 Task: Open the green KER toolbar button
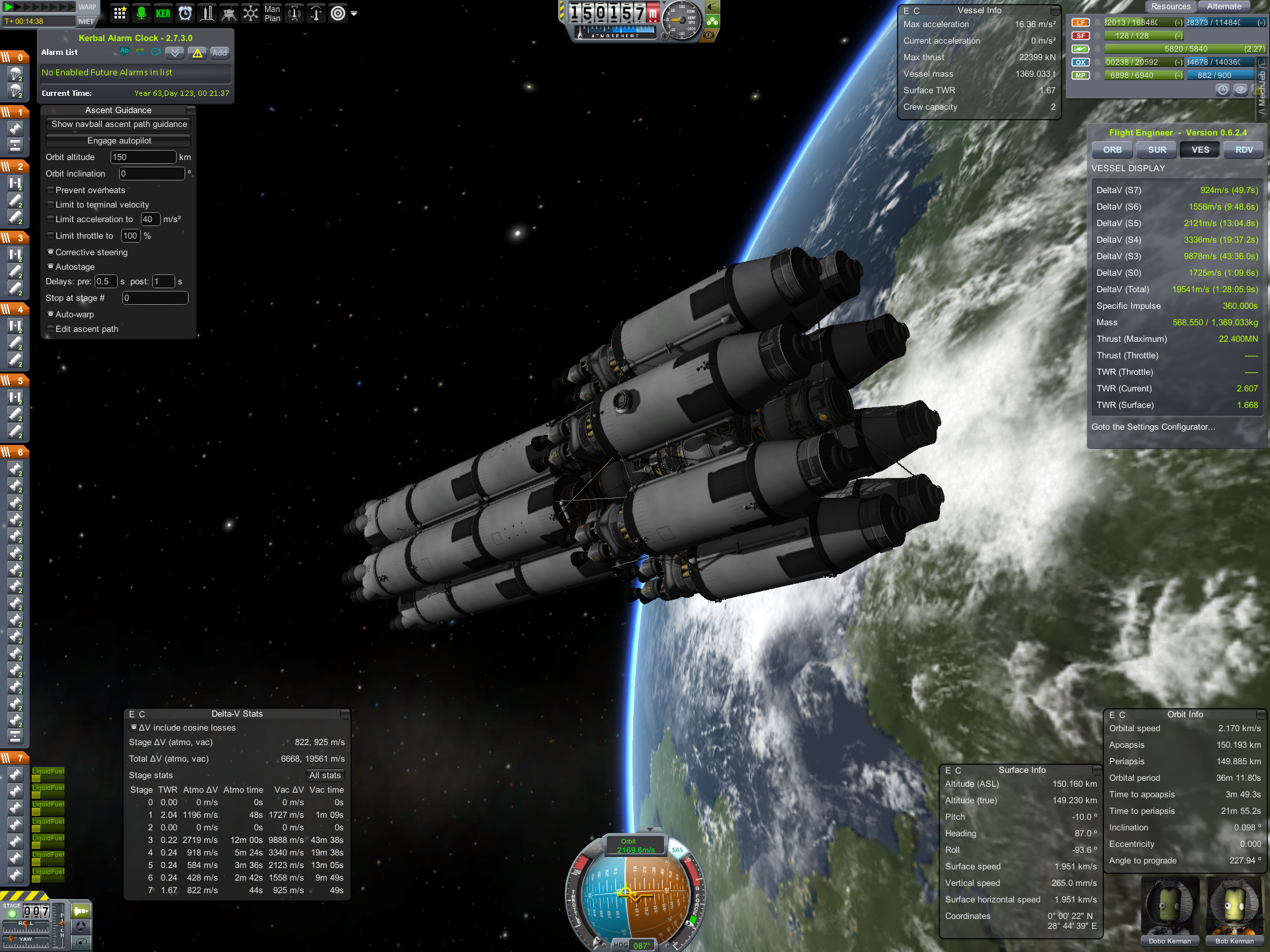163,13
